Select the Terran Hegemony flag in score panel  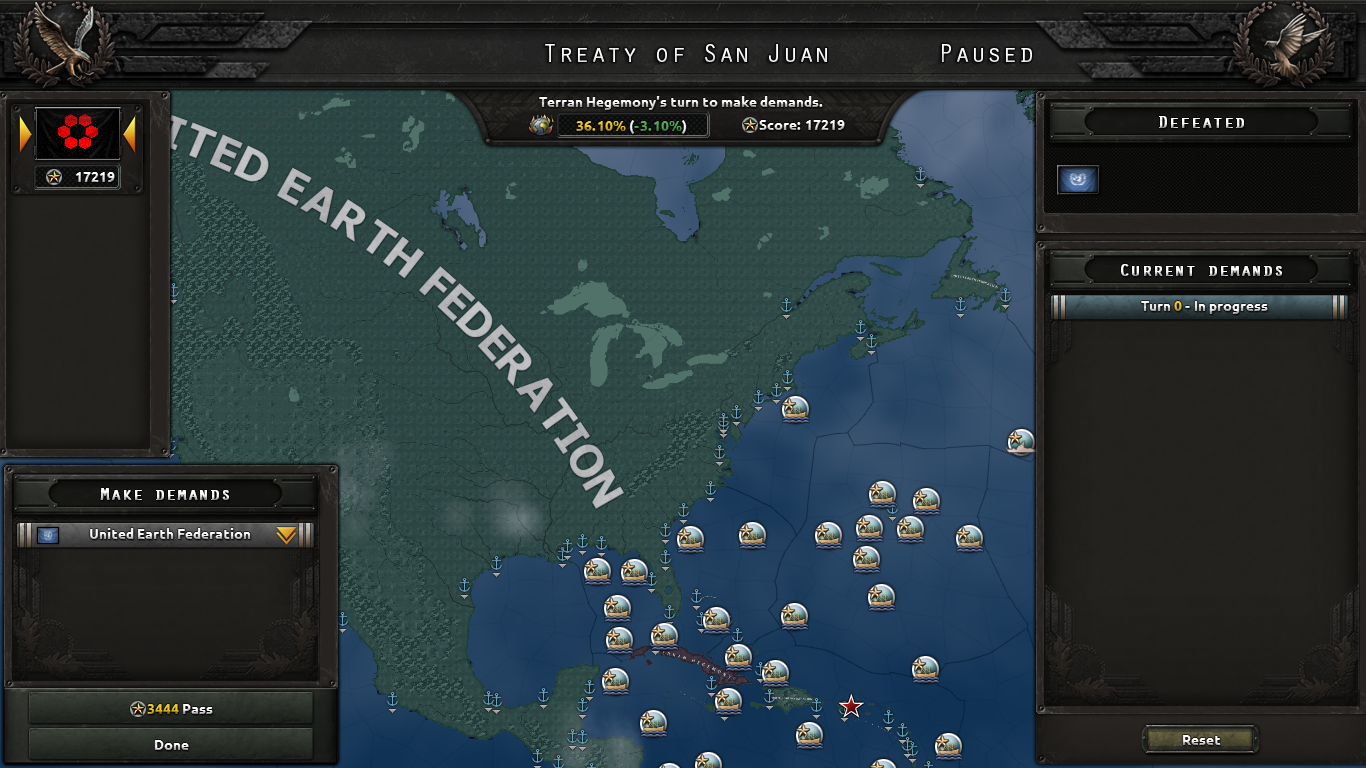(x=80, y=135)
